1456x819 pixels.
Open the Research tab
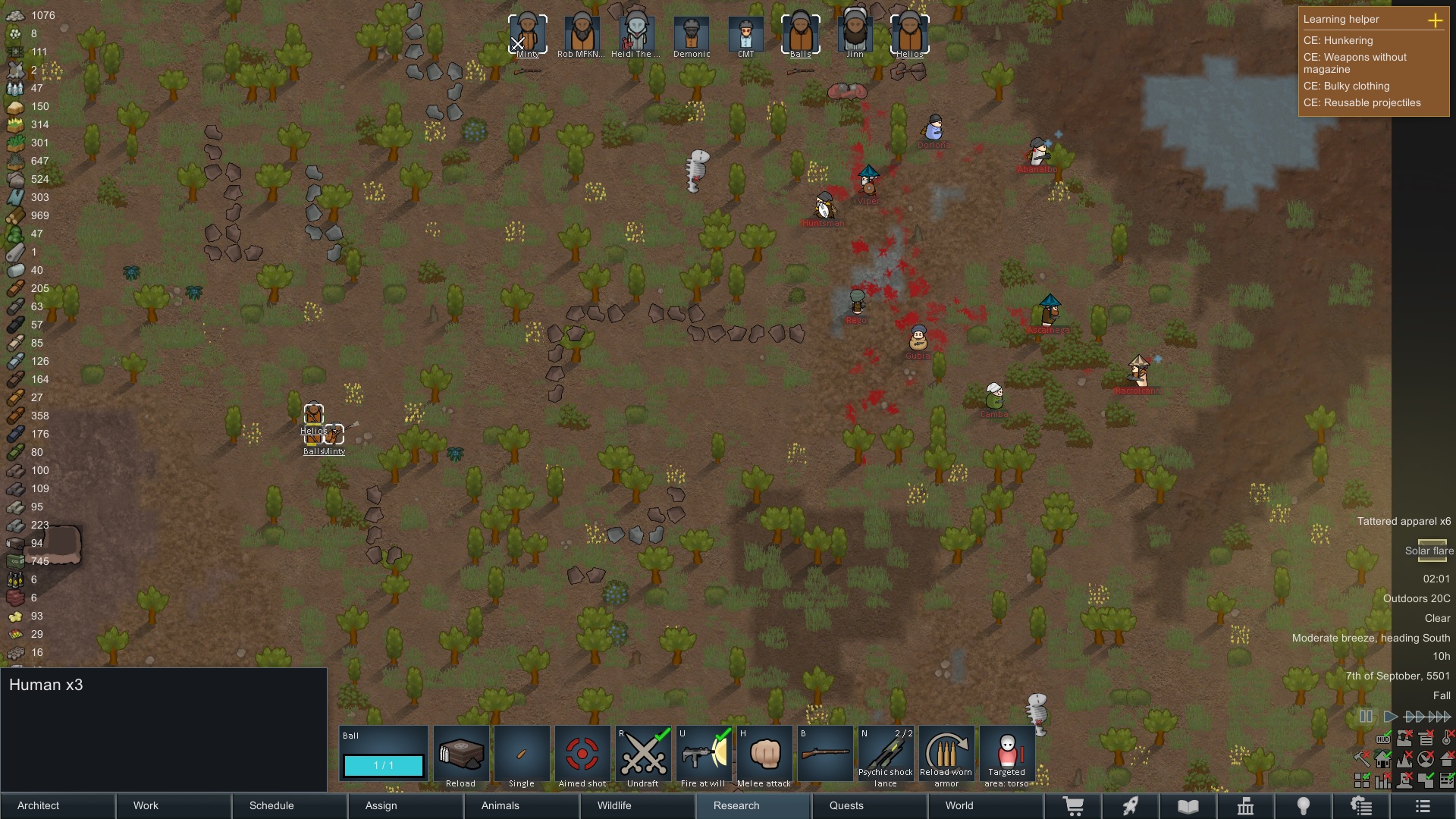click(x=755, y=805)
